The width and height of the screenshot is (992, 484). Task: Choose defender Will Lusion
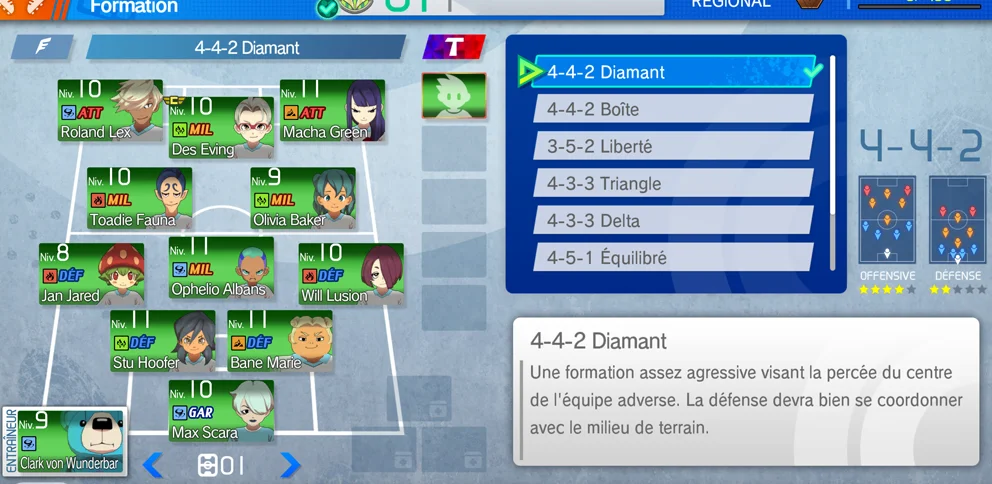coord(351,275)
